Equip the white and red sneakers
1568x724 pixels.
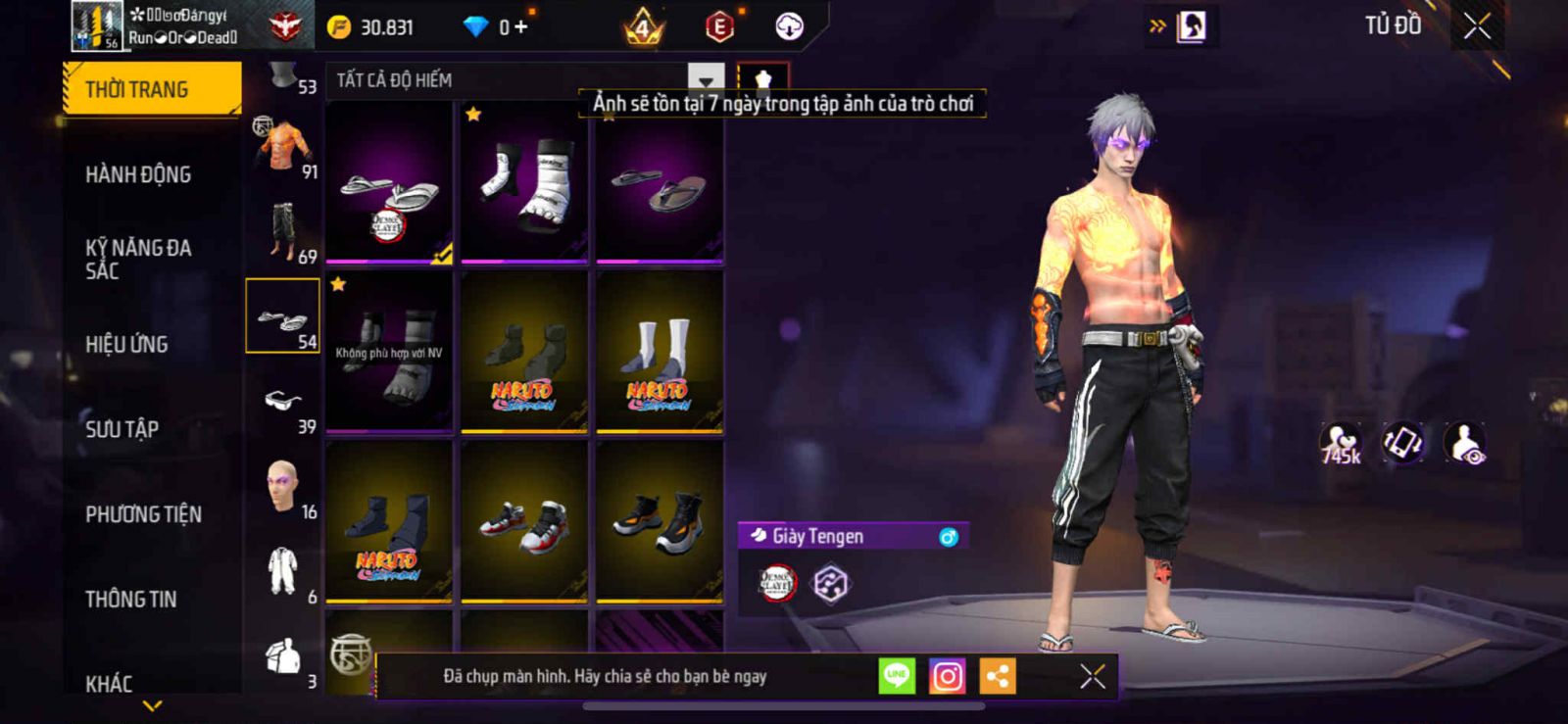[524, 521]
